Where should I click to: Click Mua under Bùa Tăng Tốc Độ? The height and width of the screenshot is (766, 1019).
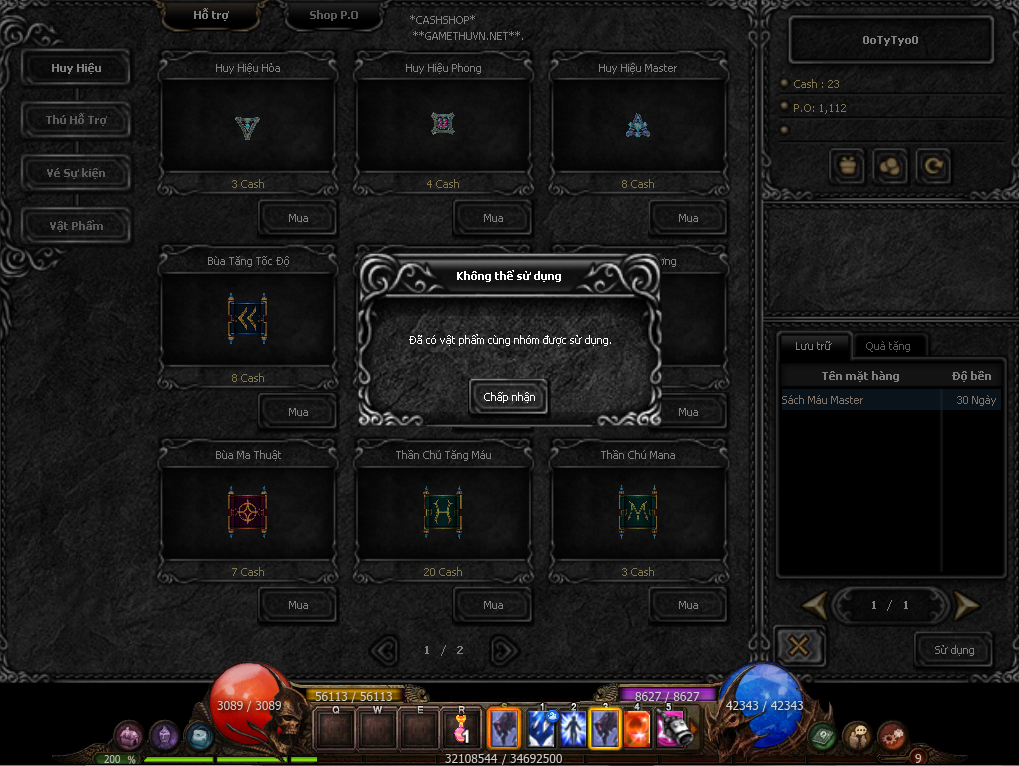click(298, 412)
